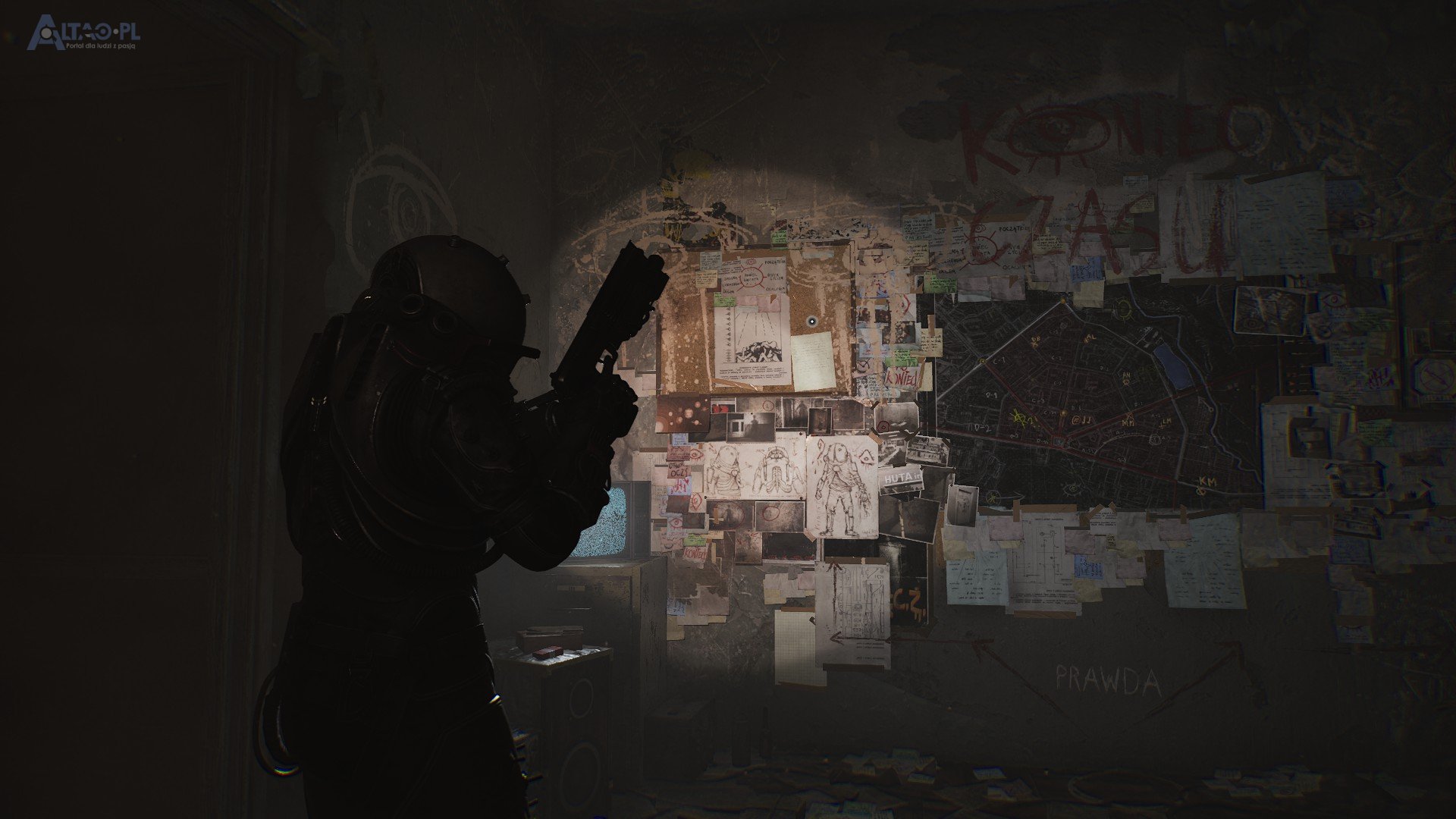Viewport: 1456px width, 819px height.
Task: Click the white interaction marker on the corkboard
Action: [811, 322]
